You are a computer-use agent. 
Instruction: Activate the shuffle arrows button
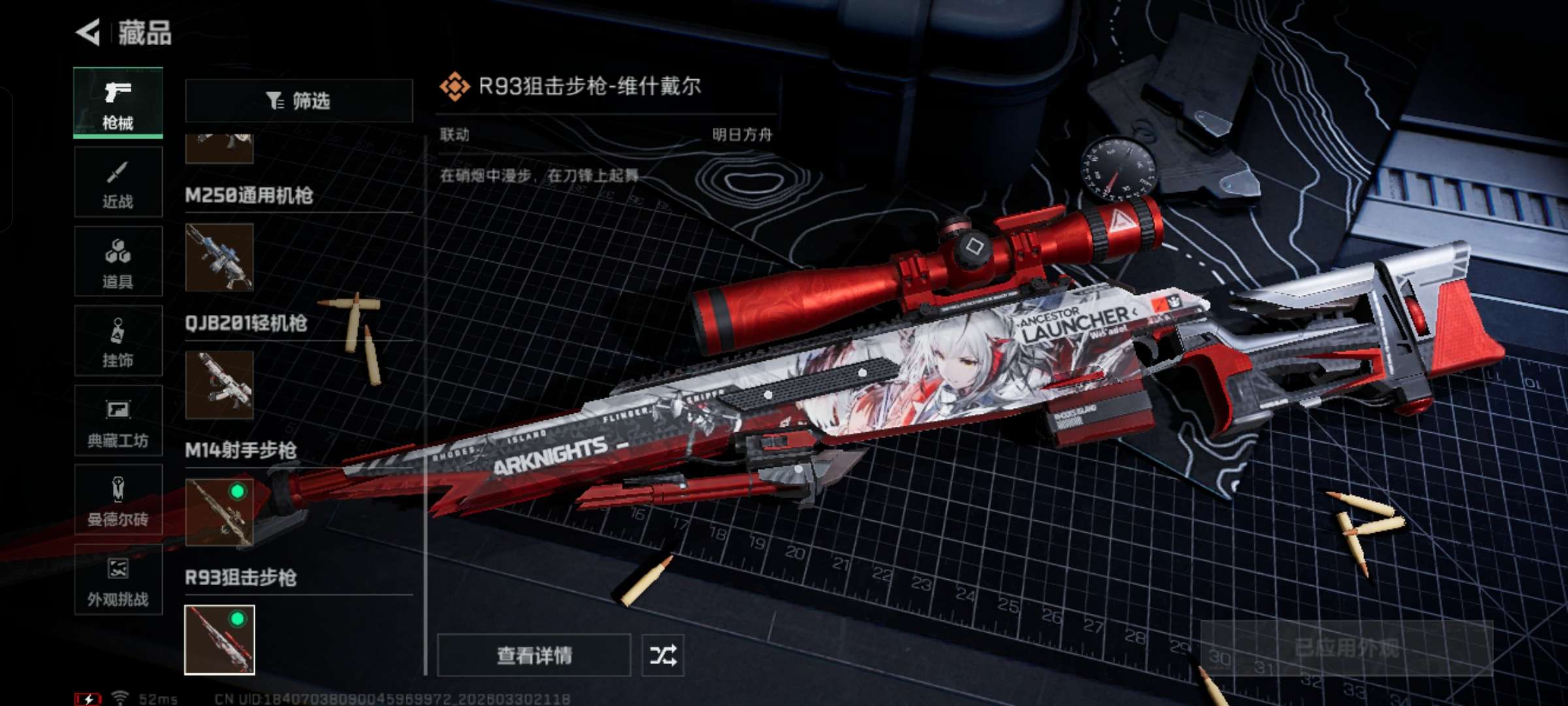point(662,655)
